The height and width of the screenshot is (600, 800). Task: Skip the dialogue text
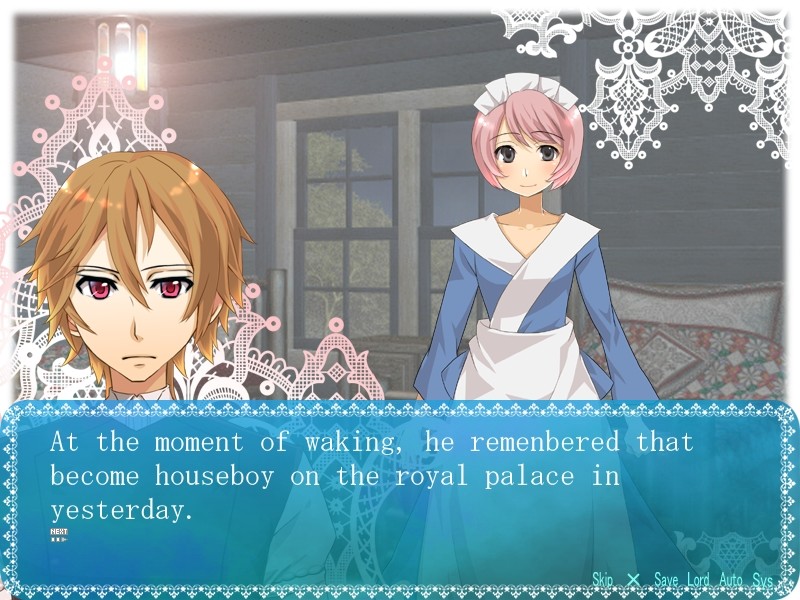tap(602, 580)
